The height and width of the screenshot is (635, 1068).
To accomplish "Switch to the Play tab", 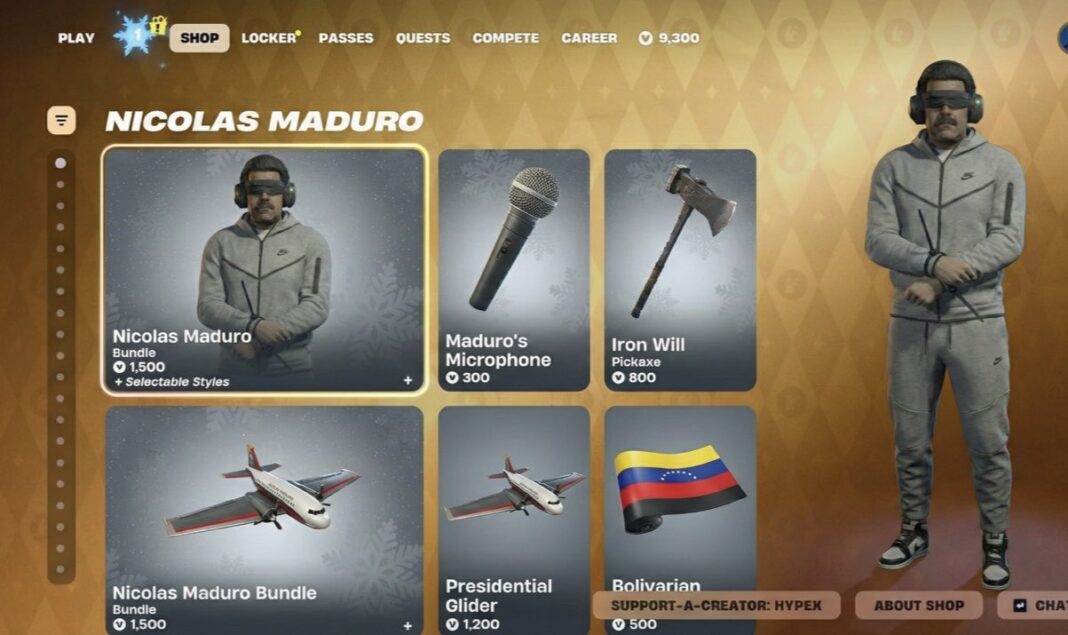I will coord(76,38).
